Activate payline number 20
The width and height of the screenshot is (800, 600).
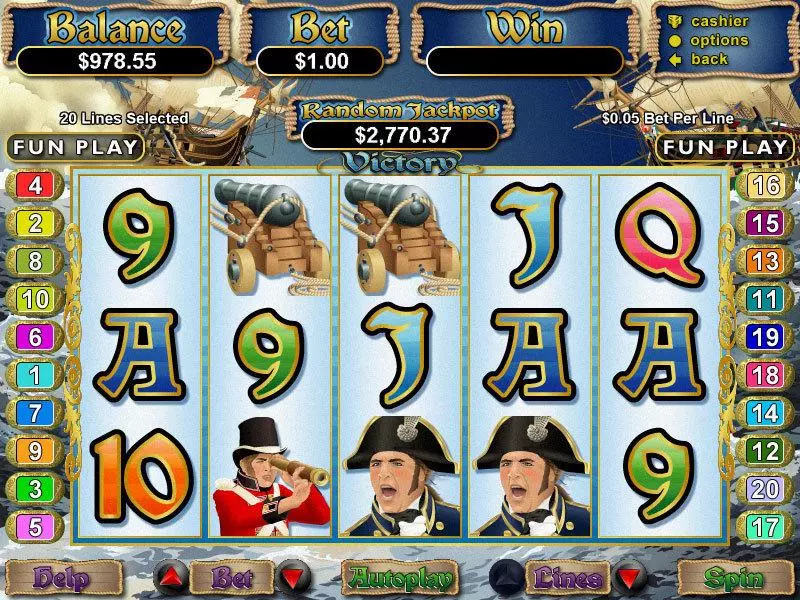[x=765, y=488]
